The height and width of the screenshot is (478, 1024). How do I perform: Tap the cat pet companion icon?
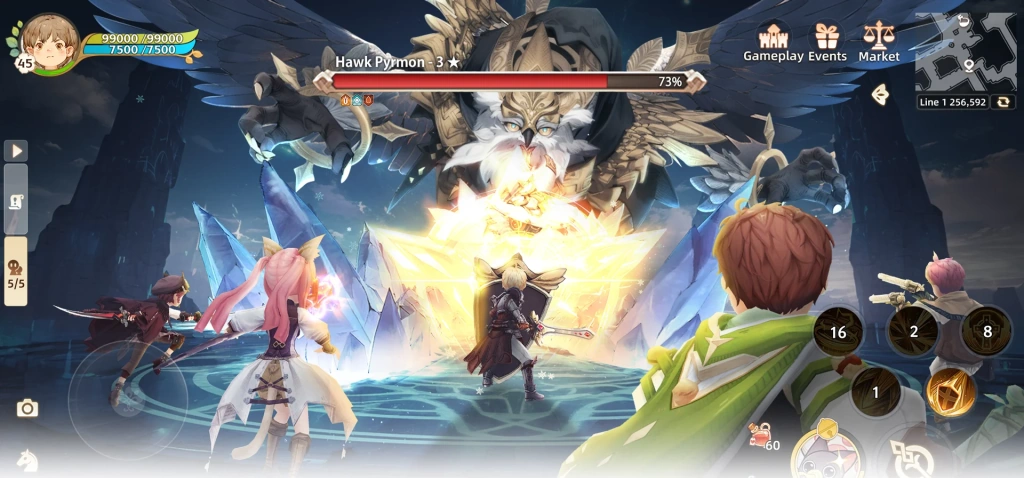[x=827, y=457]
